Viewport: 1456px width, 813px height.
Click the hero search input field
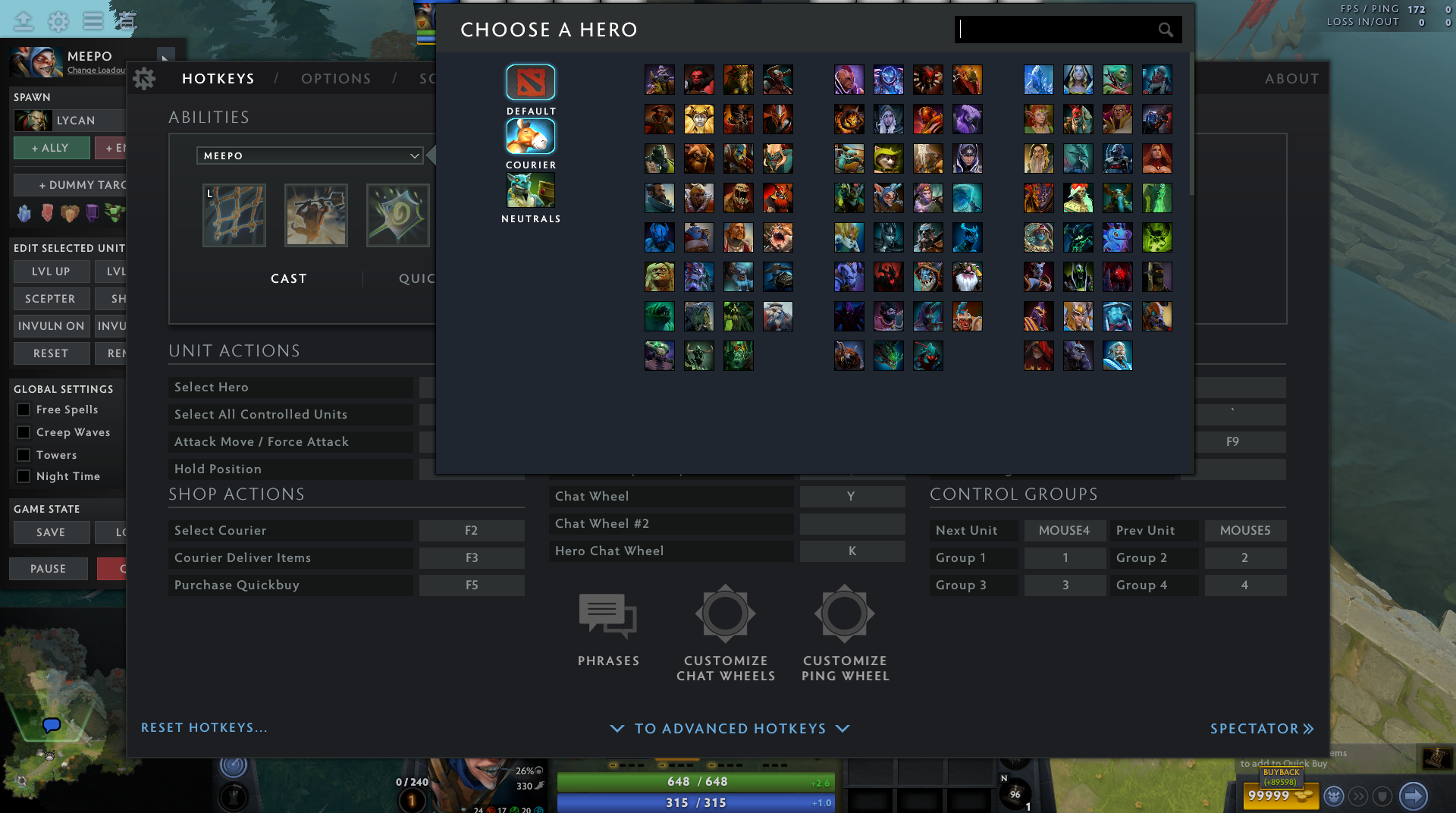[1062, 30]
